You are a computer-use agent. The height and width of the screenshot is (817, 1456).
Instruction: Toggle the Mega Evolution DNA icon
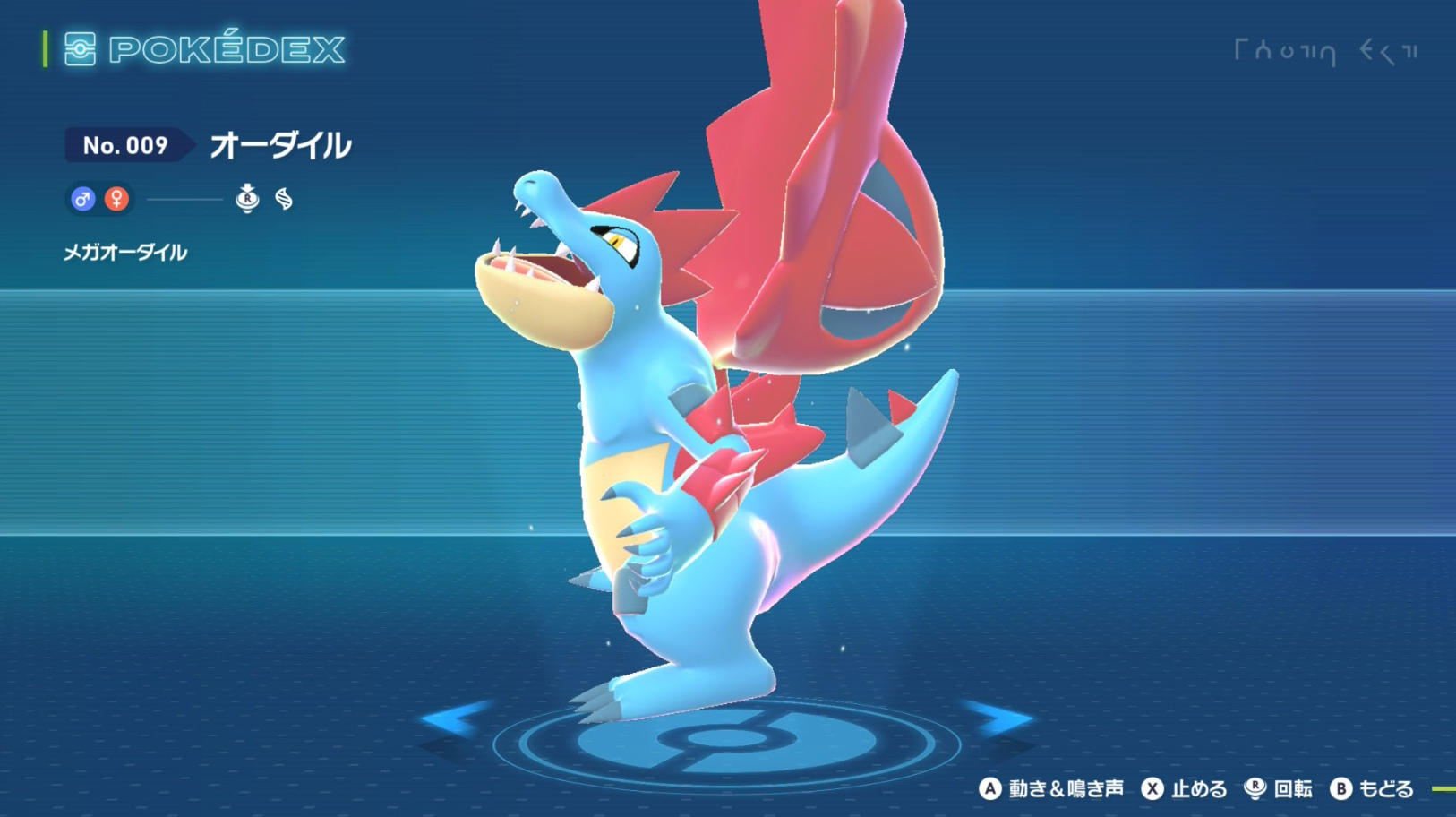click(284, 199)
